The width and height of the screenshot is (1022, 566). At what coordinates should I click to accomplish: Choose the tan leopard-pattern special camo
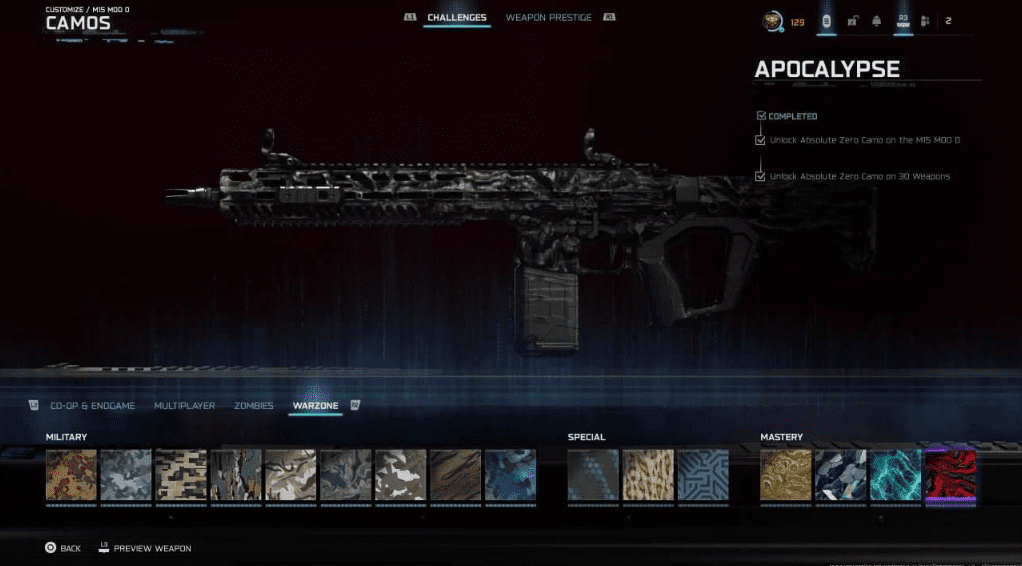[x=648, y=474]
